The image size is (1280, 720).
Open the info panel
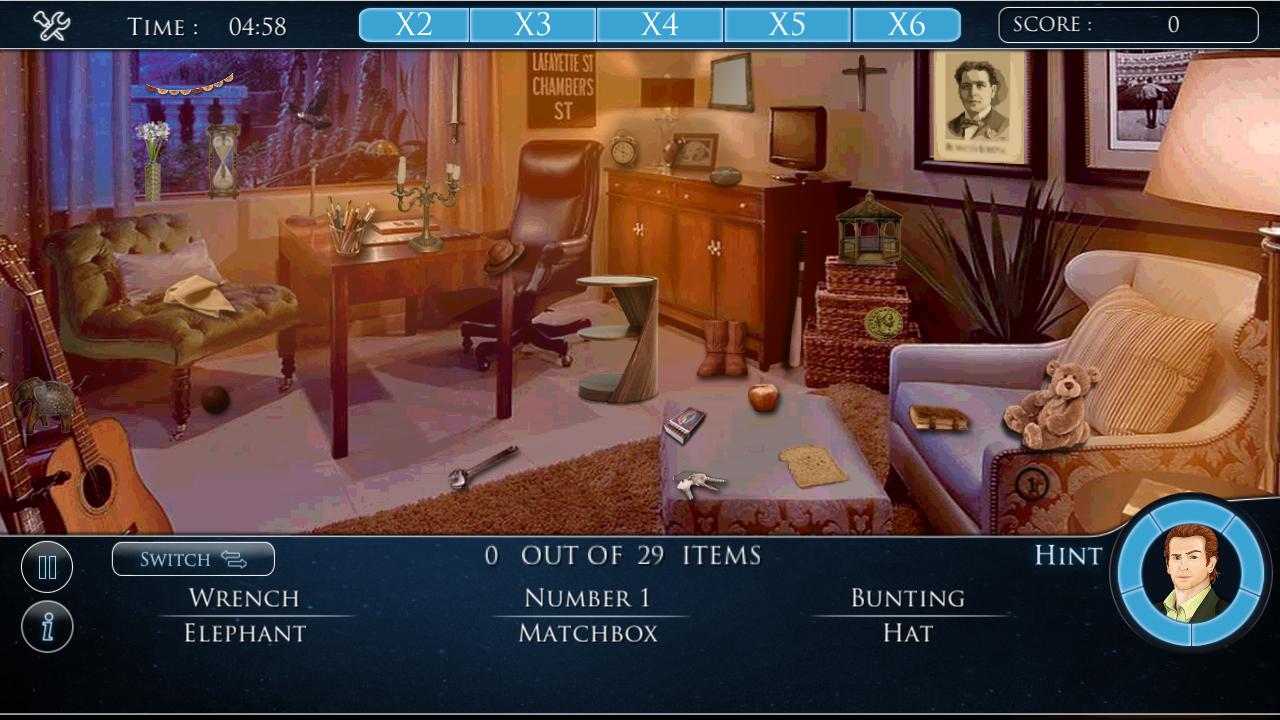(x=47, y=625)
